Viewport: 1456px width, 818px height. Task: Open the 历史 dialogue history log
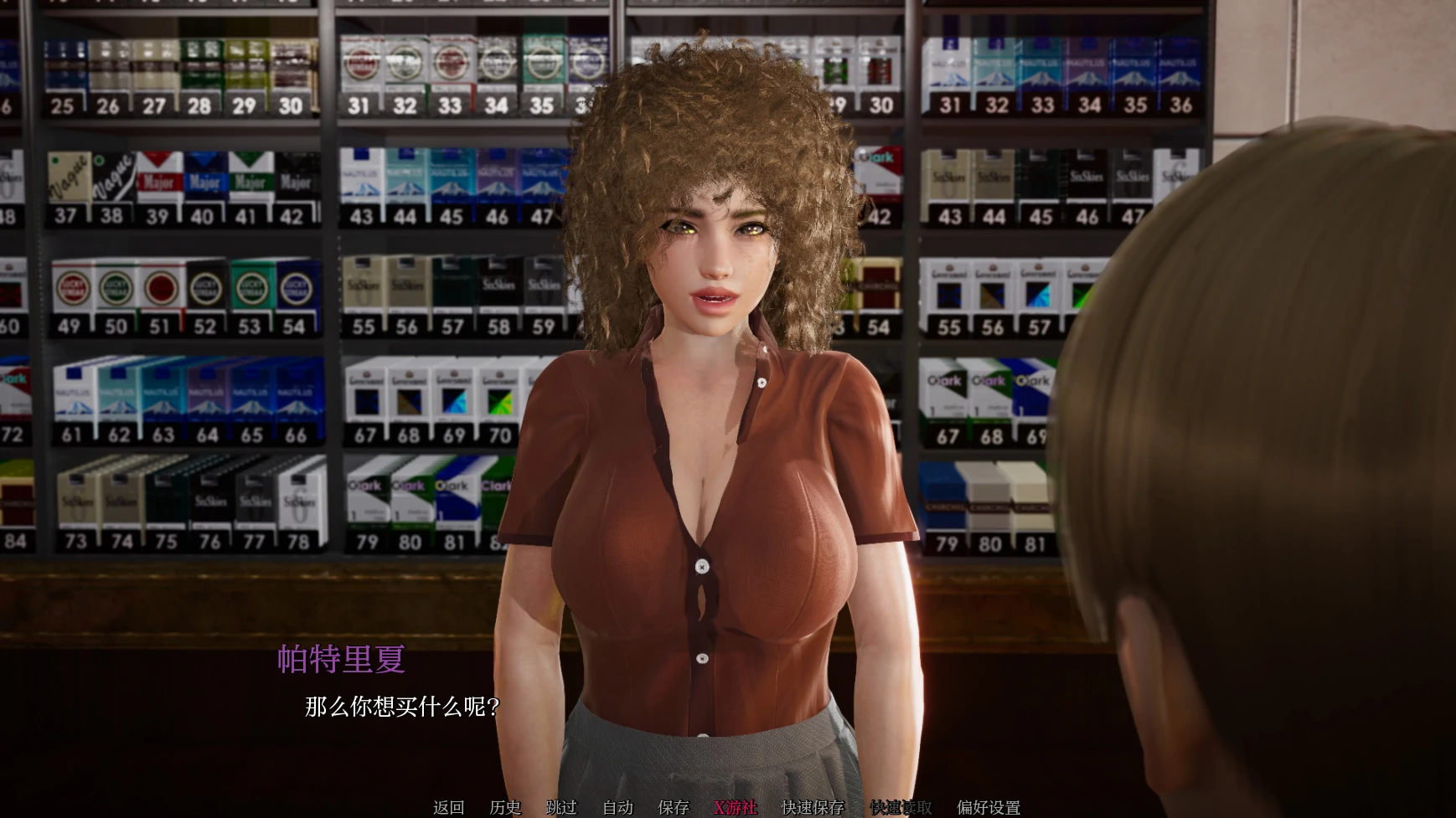503,807
